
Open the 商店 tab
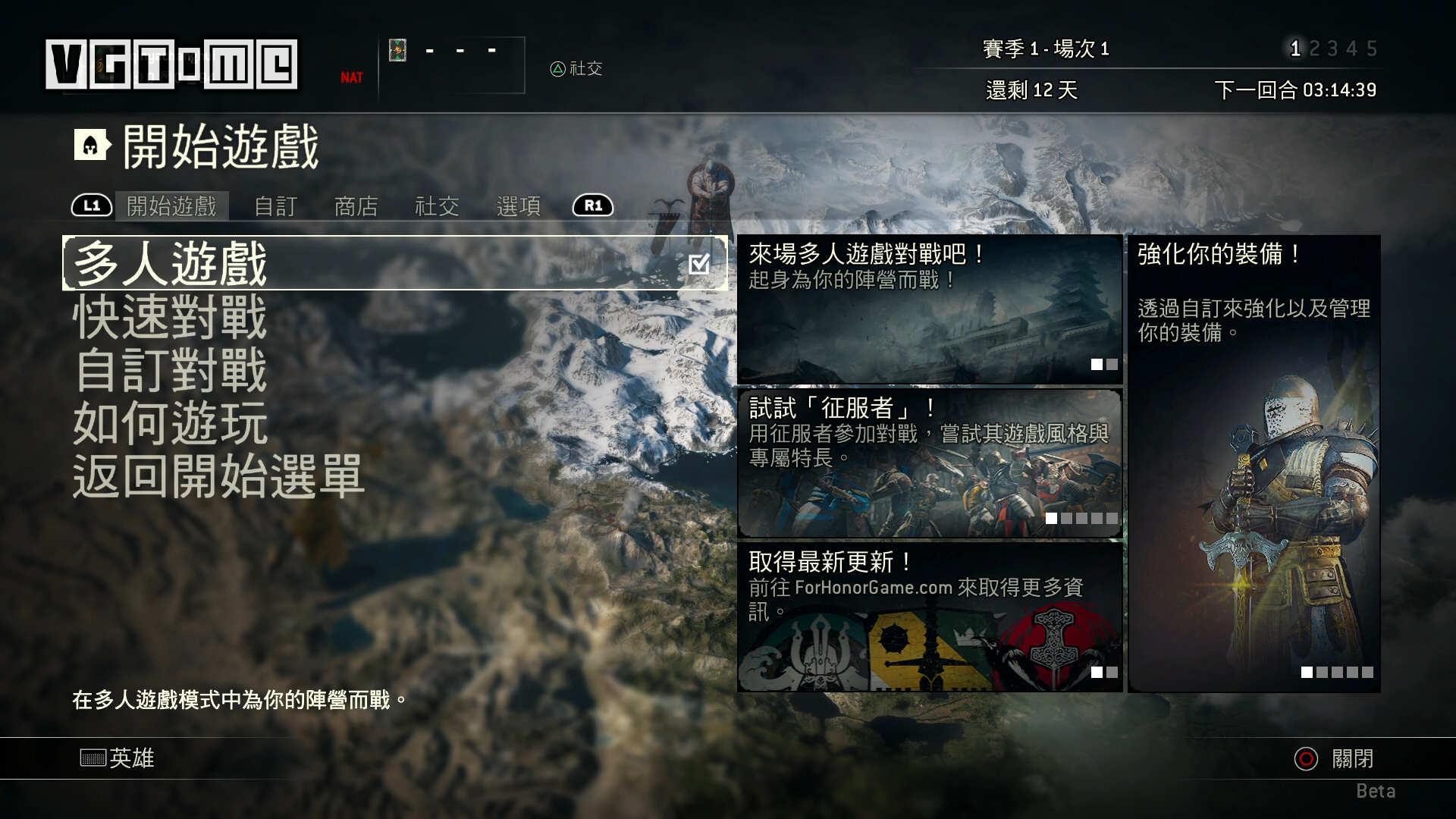(x=356, y=206)
